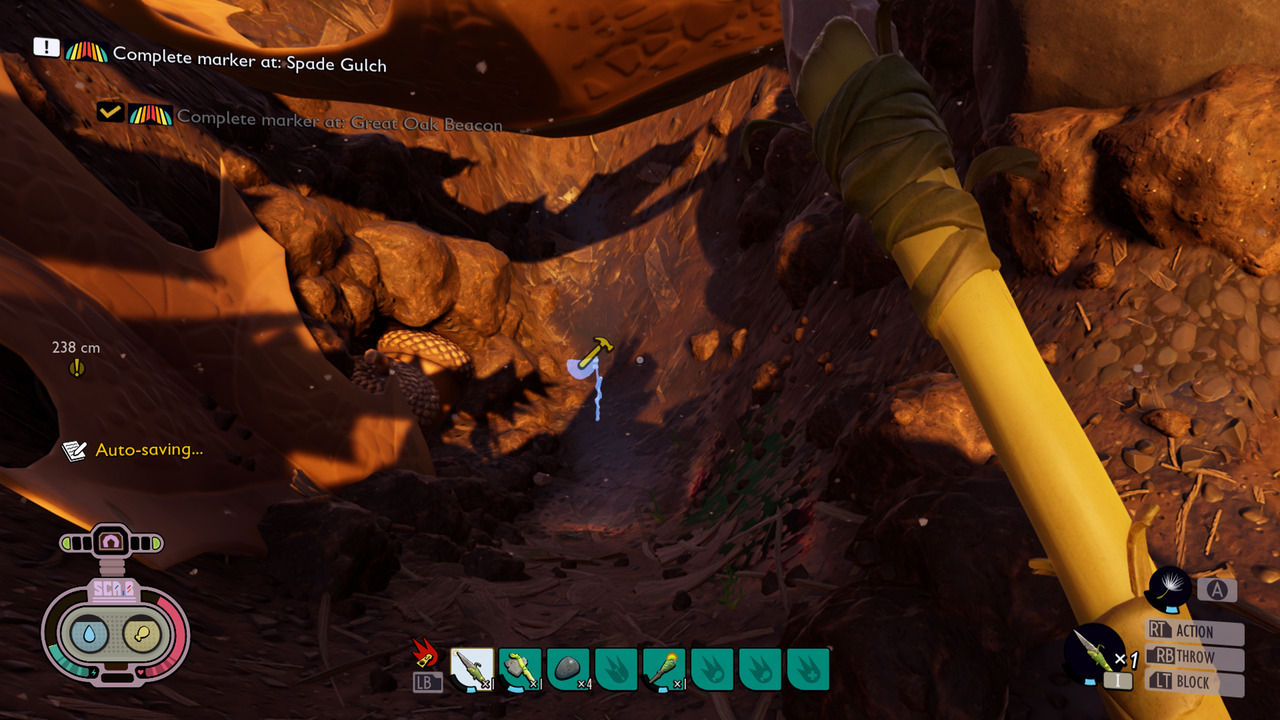The width and height of the screenshot is (1280, 720).
Task: Choose the pebblet axe hotbar slot
Action: 520,669
